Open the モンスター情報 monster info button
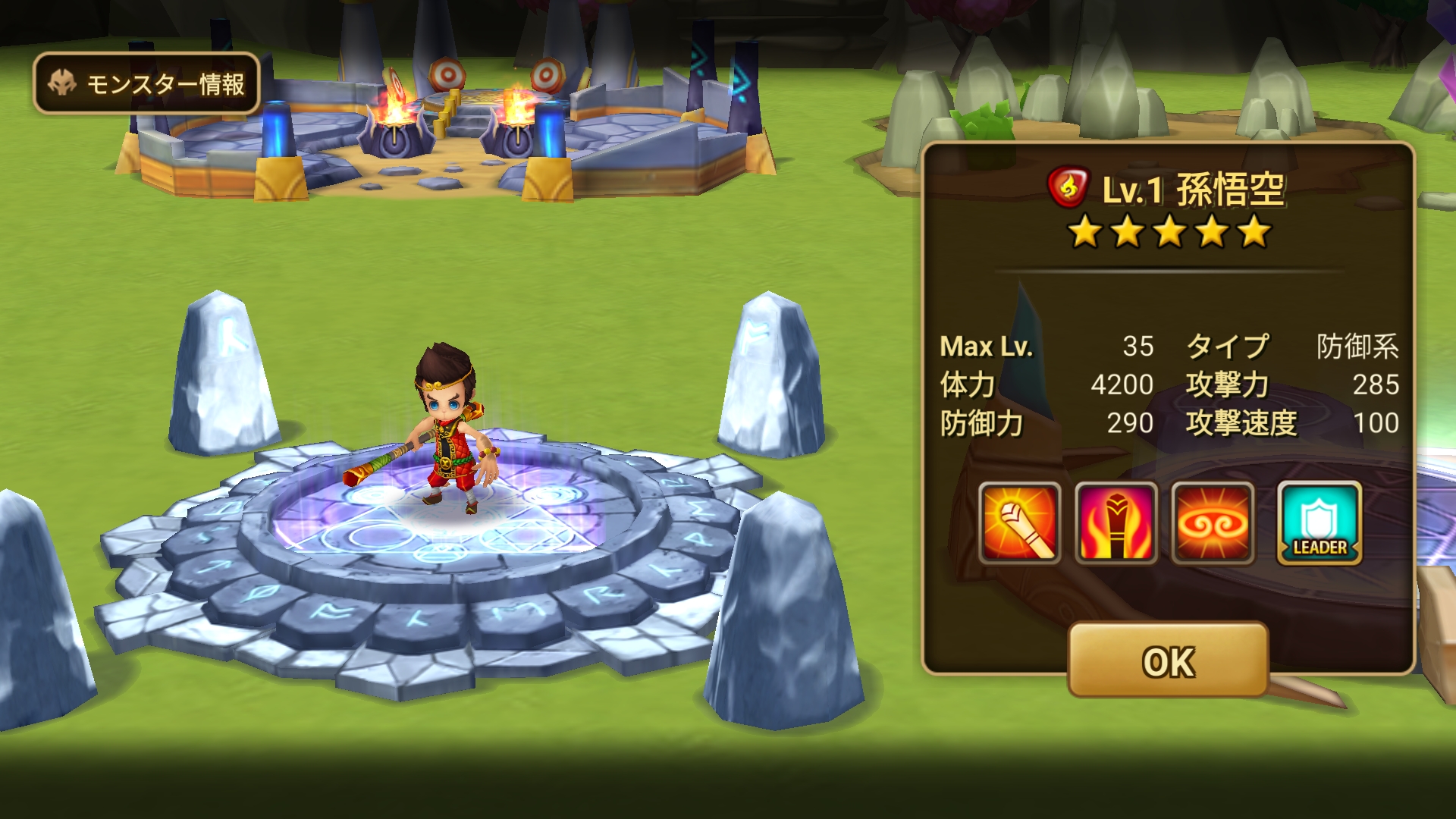This screenshot has height=819, width=1456. pos(147,83)
